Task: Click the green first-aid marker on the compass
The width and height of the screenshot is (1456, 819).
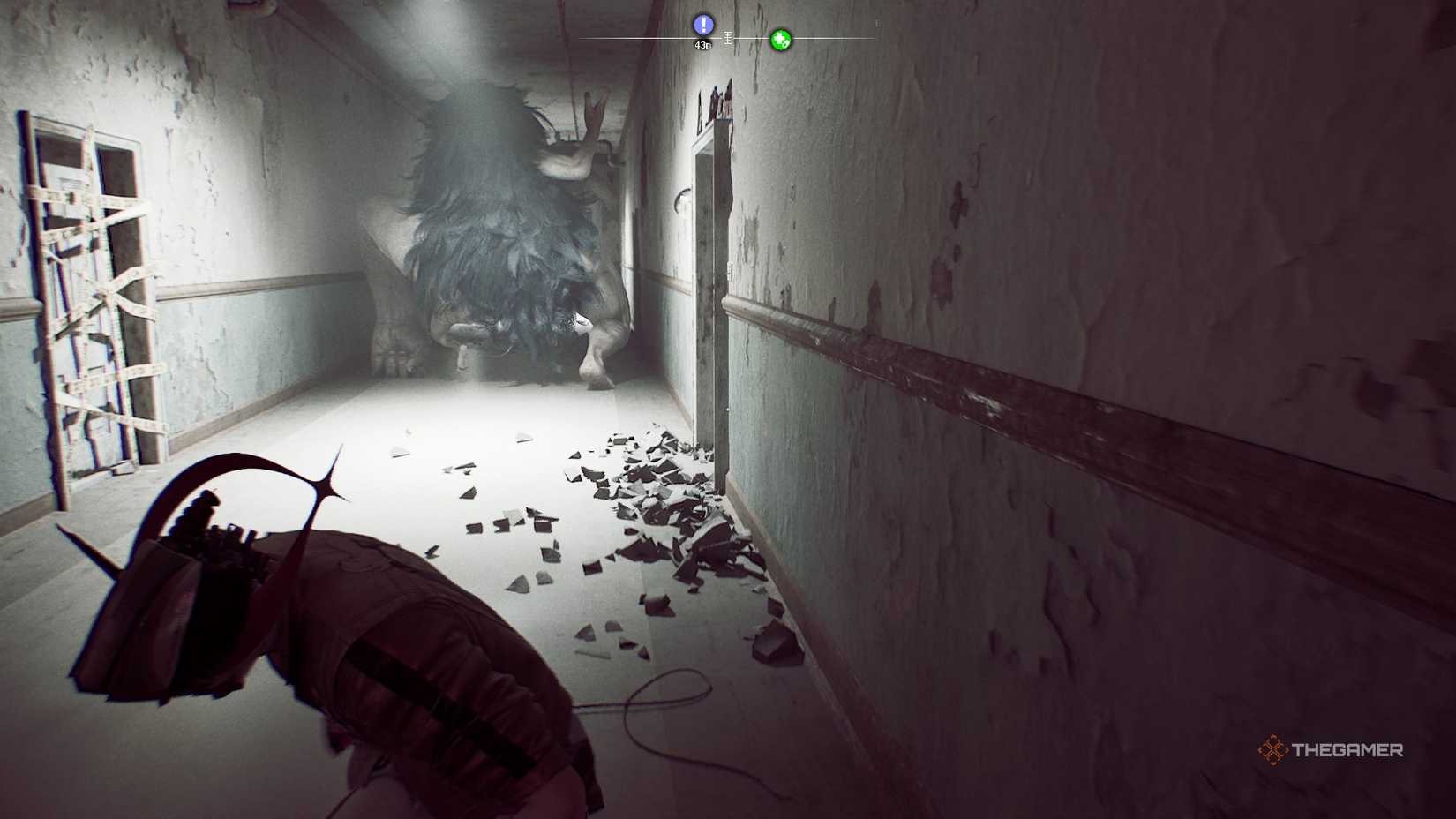Action: (x=780, y=40)
